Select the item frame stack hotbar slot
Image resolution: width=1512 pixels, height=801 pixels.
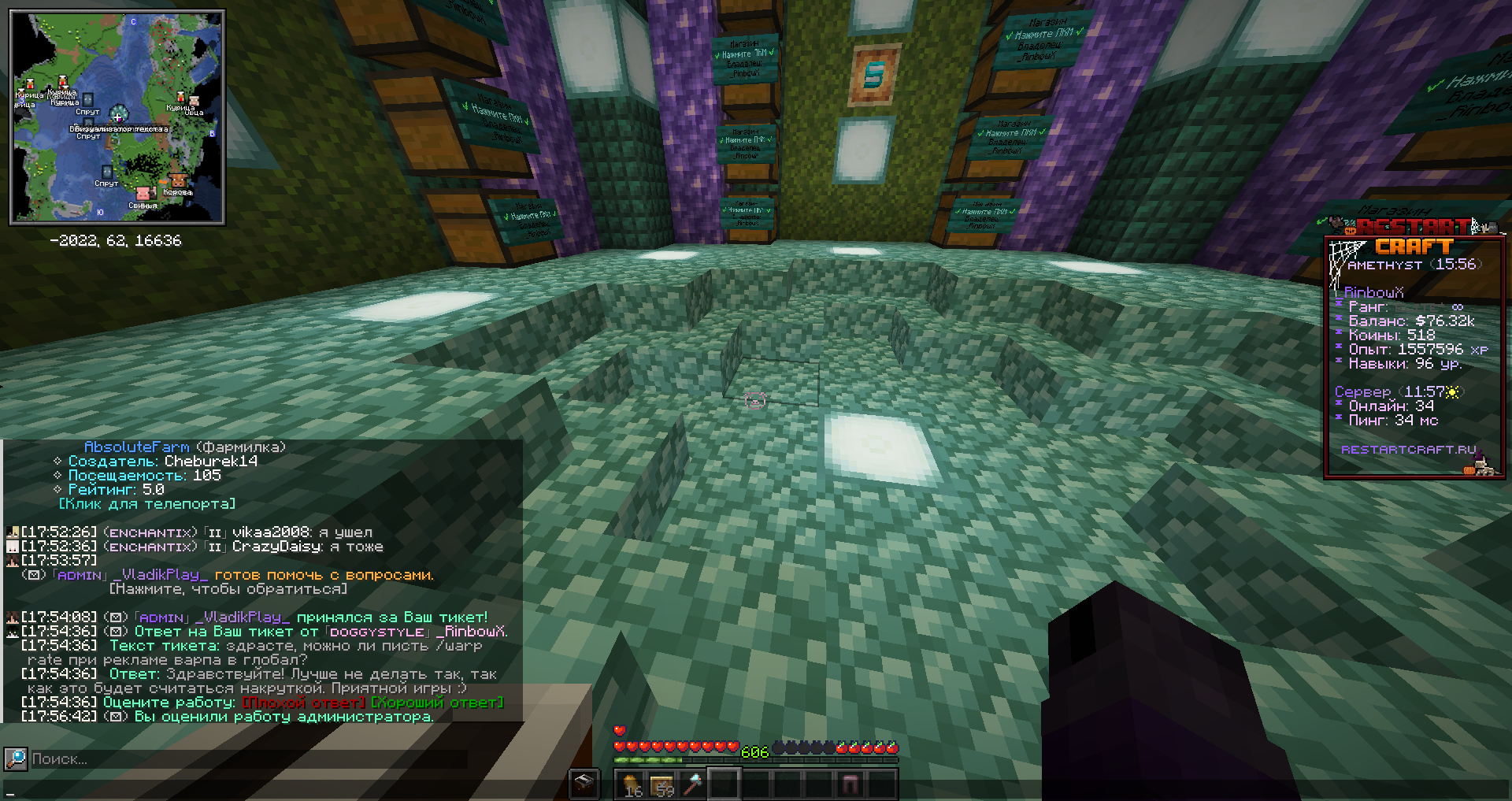coord(662,784)
